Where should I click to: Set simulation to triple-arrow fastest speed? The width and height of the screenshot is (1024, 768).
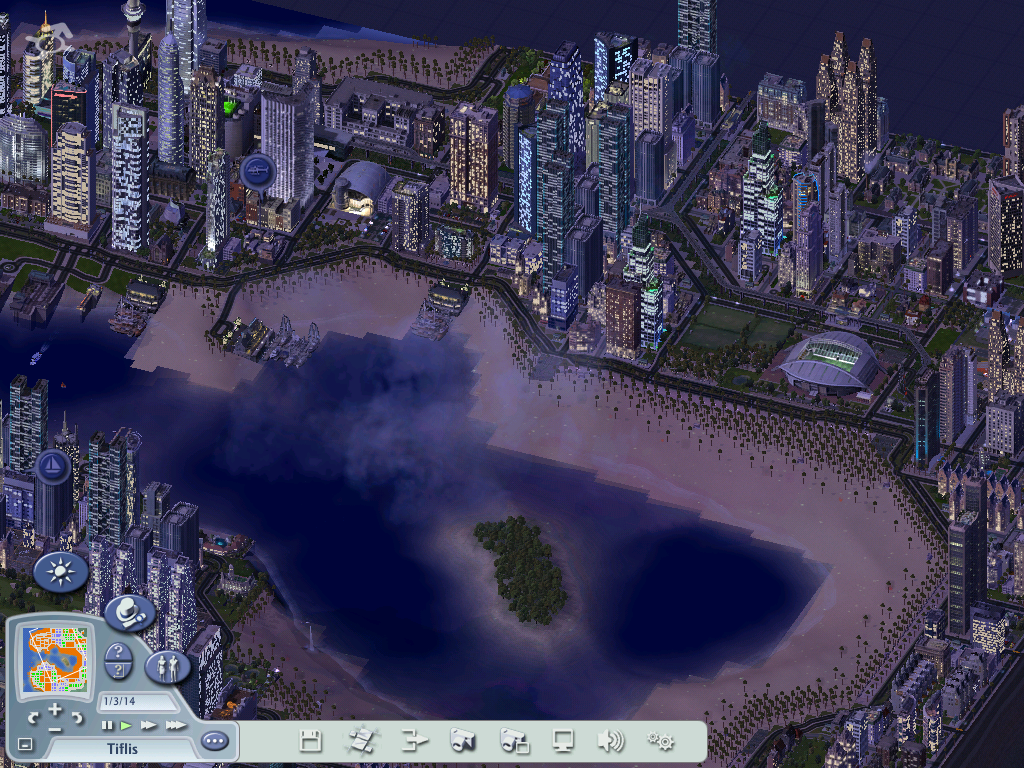[175, 725]
